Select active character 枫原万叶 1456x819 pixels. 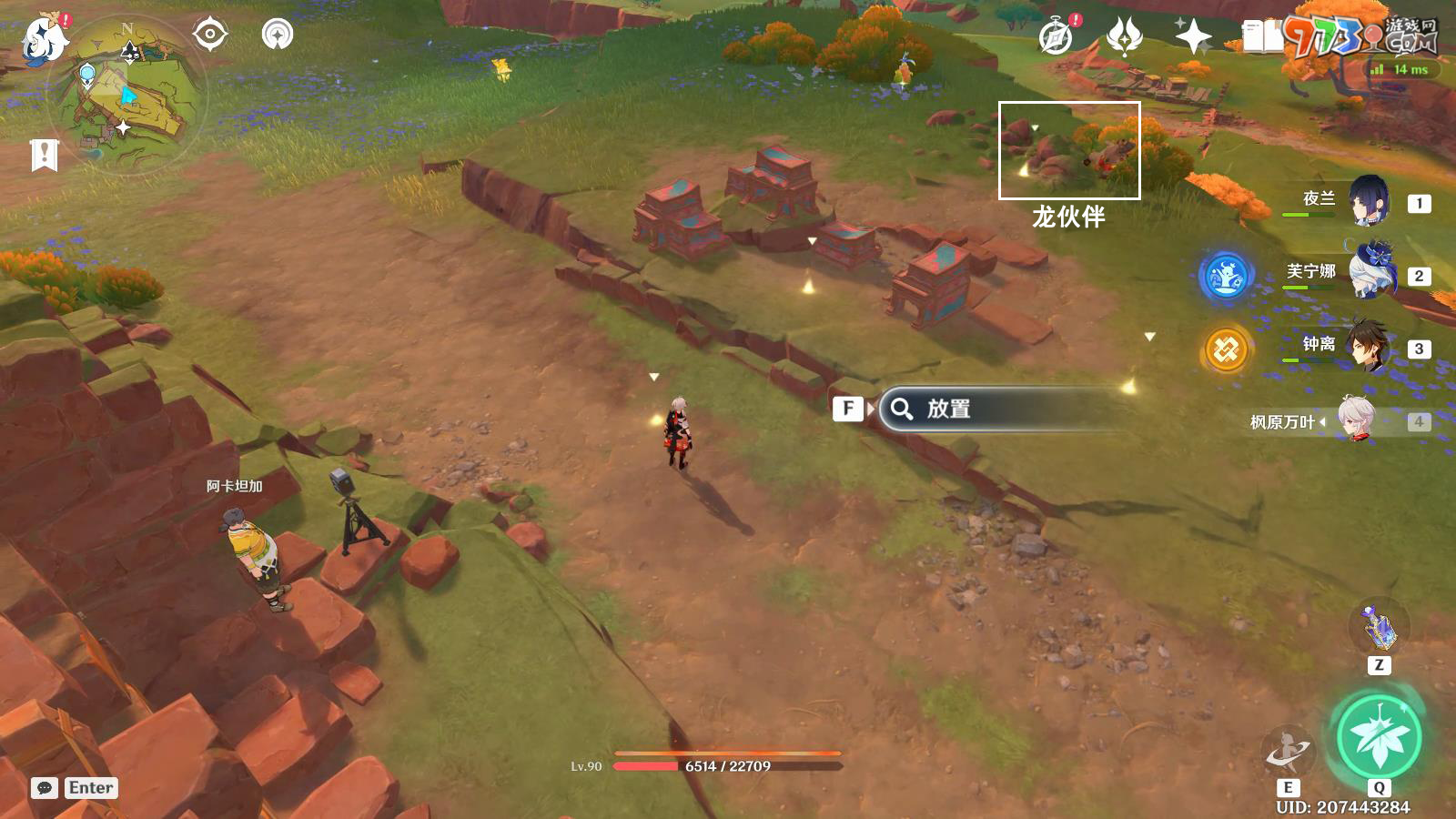click(x=1356, y=420)
